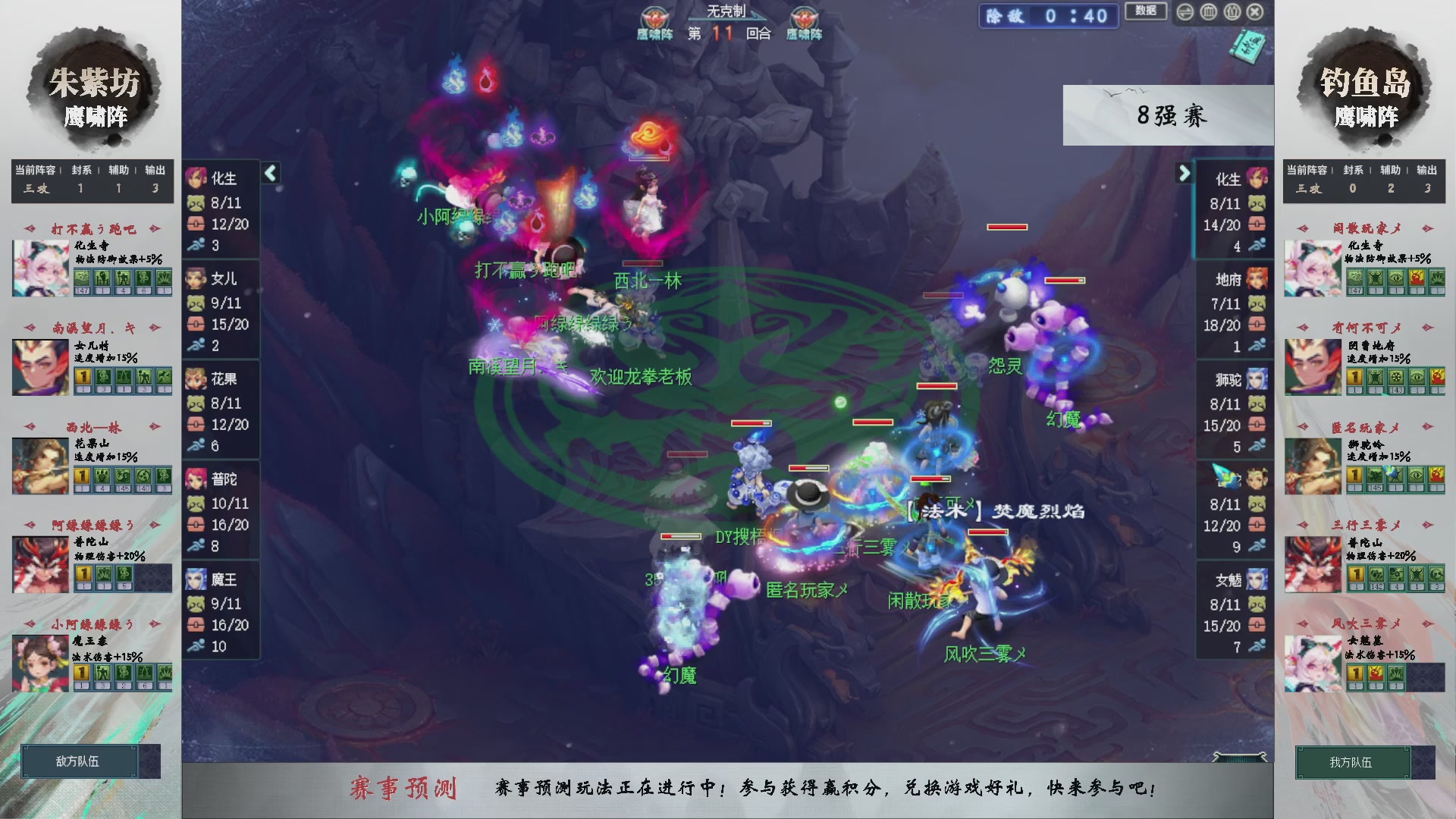Collapse the right unit panel with the arrow
This screenshot has height=819, width=1456.
[1185, 173]
